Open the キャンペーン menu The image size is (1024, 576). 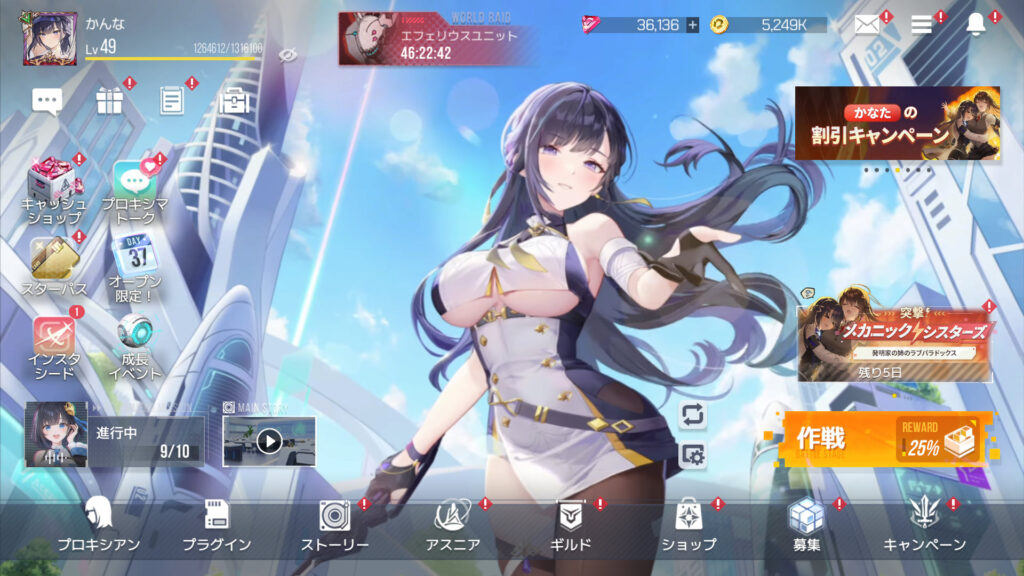click(924, 524)
